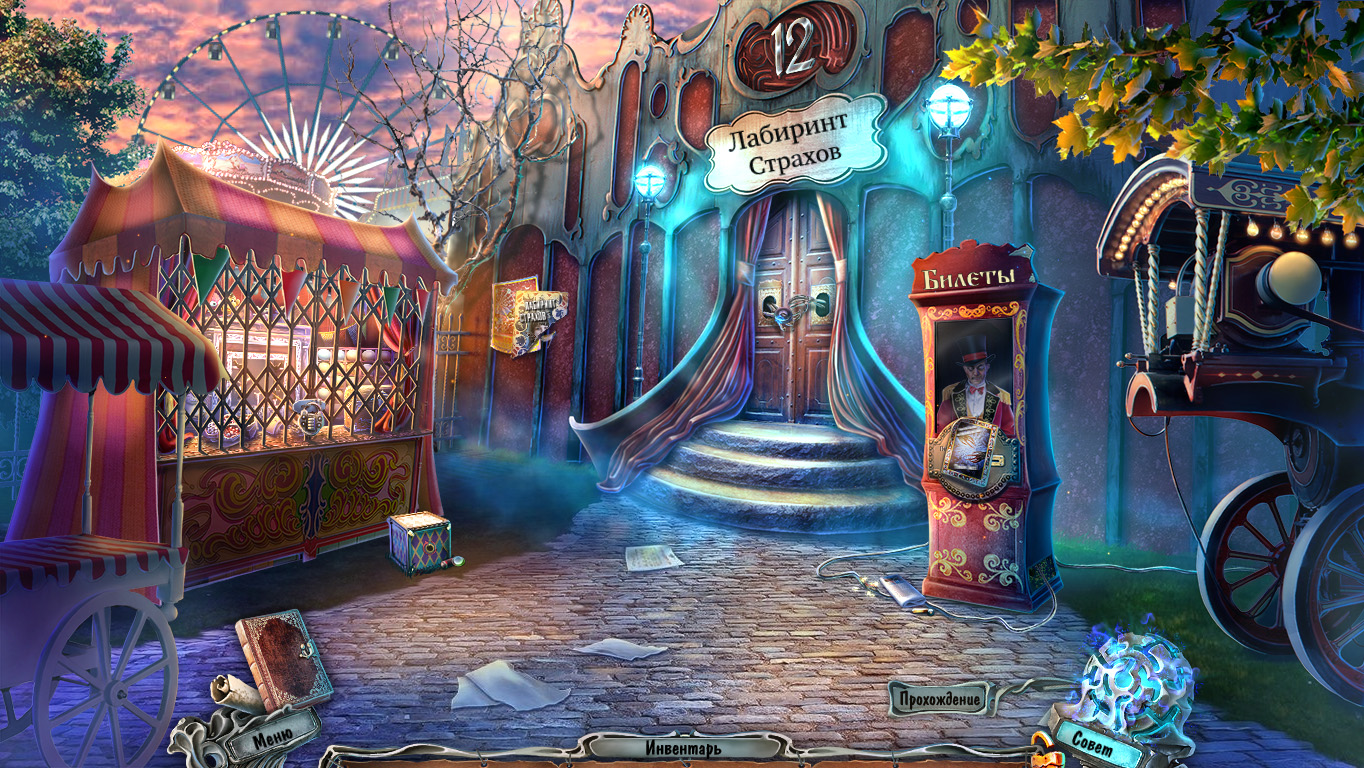Use the Совет hint button
The image size is (1364, 768).
(x=1092, y=740)
